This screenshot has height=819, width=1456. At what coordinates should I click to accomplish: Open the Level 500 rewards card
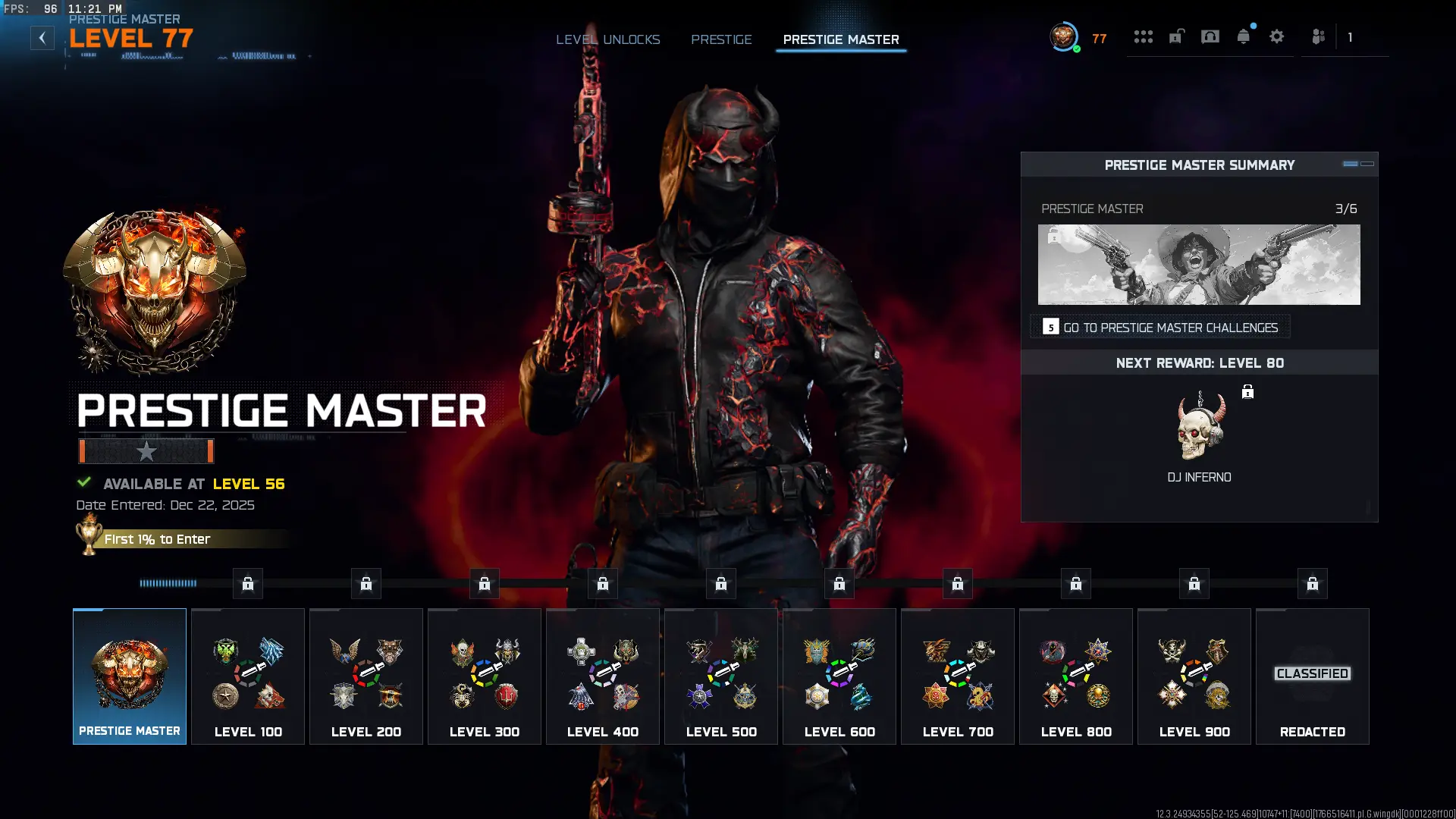720,675
